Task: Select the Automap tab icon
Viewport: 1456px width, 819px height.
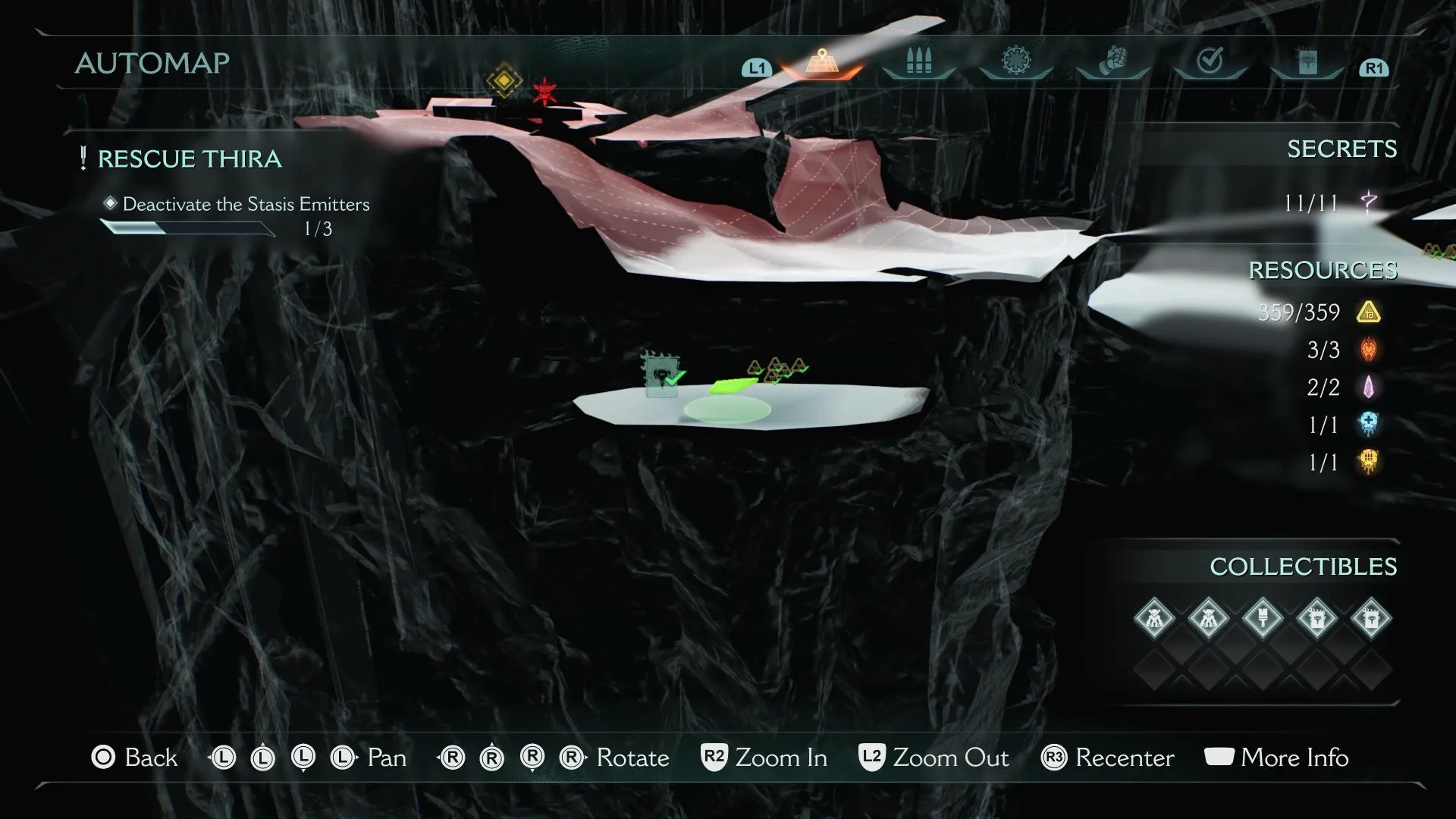Action: click(x=822, y=61)
